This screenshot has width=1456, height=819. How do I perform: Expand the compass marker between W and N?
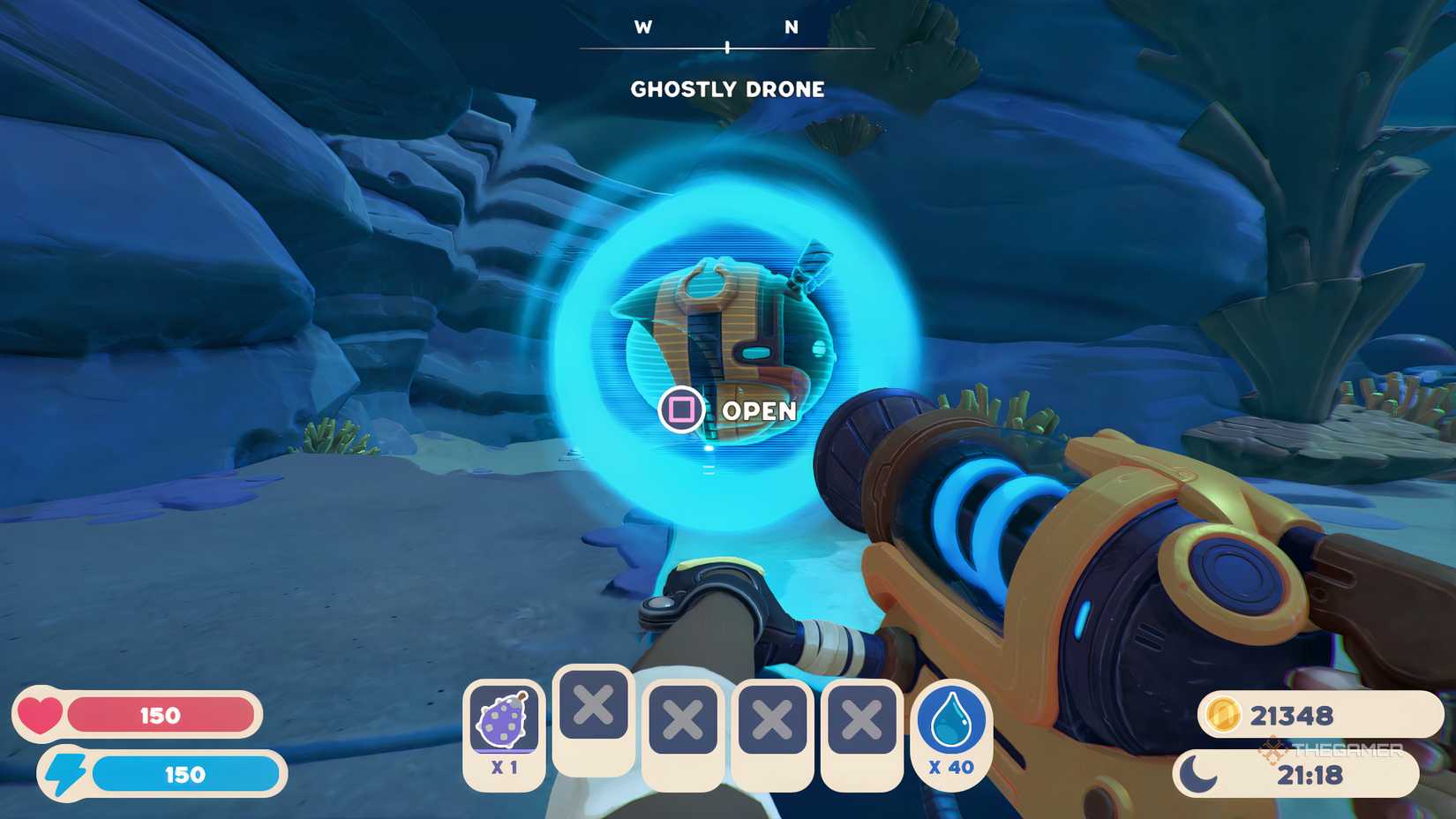tap(727, 49)
